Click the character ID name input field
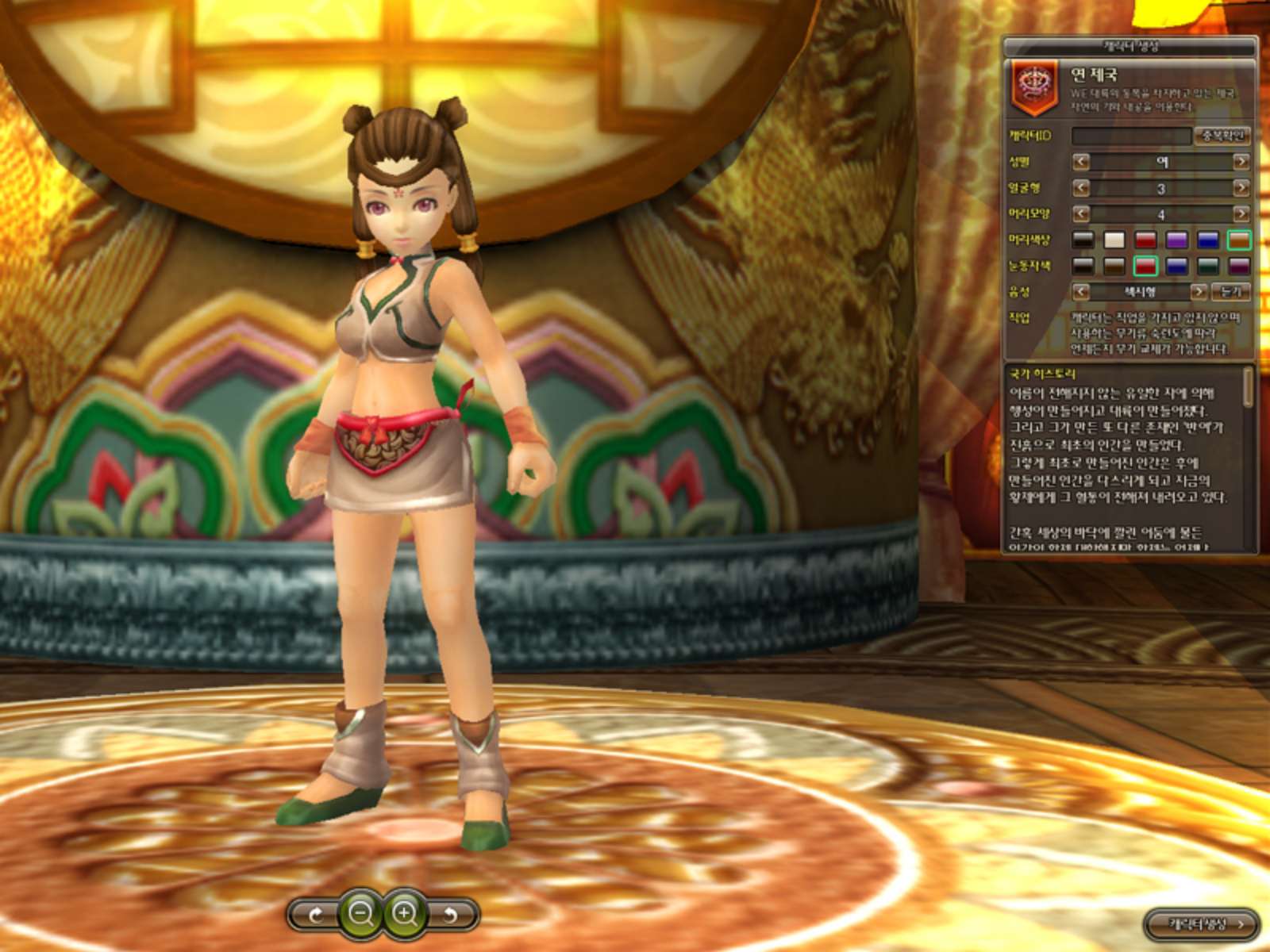Screen dimensions: 1270x952 click(1131, 136)
